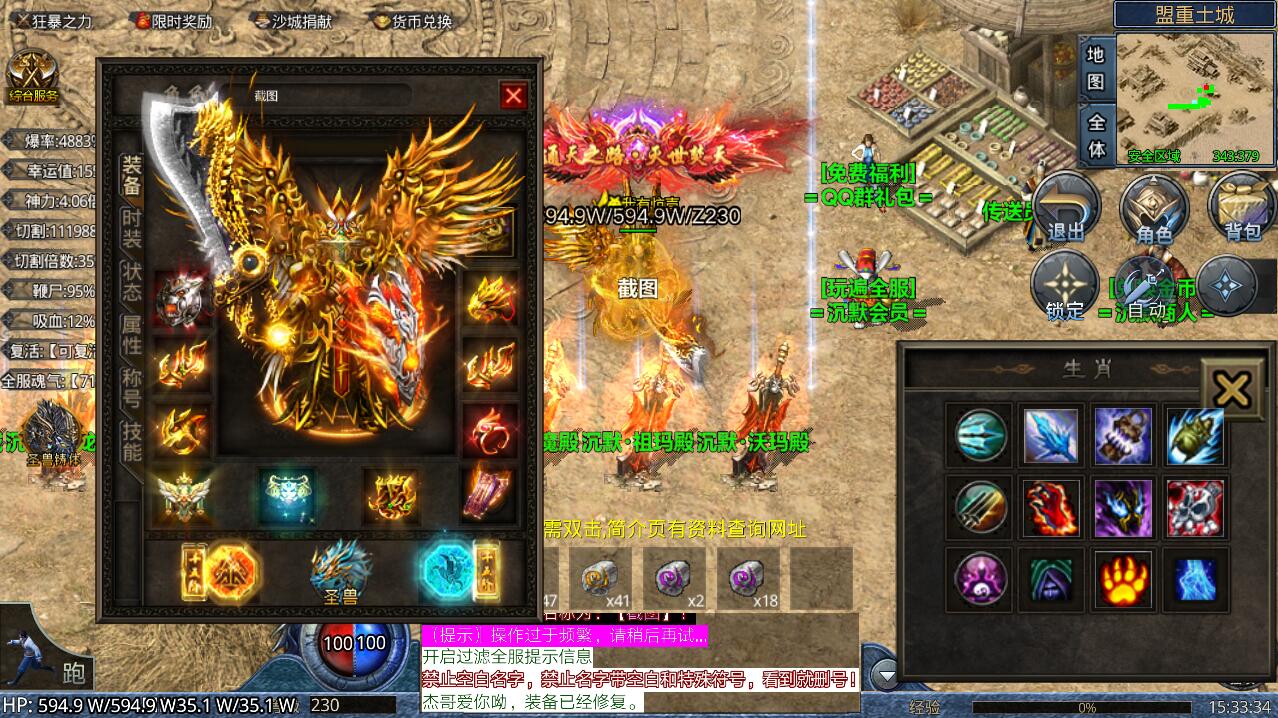
Task: Select the orange paw print zodiac icon
Action: point(1122,579)
